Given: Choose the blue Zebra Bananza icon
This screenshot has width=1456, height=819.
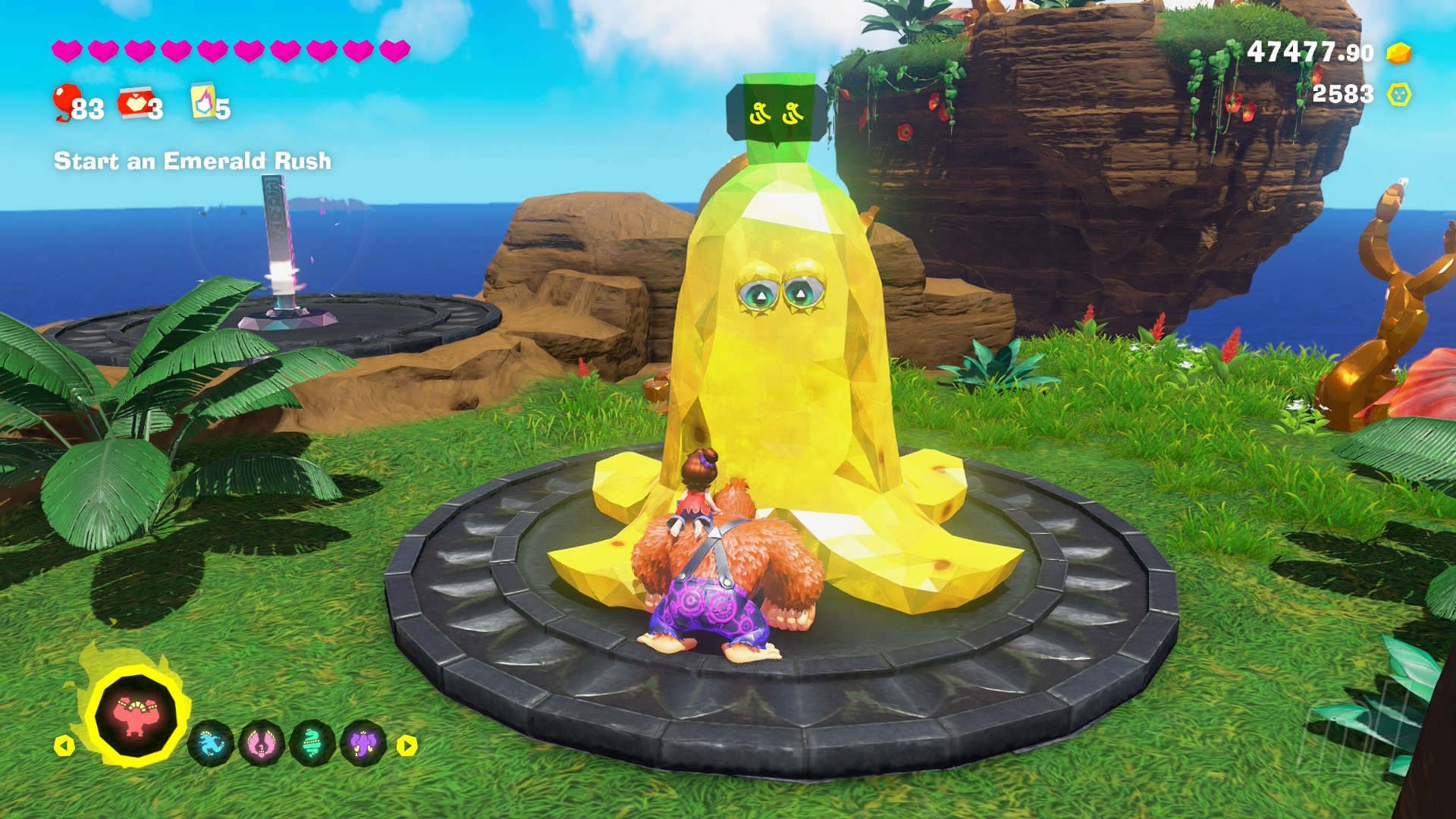Looking at the screenshot, I should (210, 744).
